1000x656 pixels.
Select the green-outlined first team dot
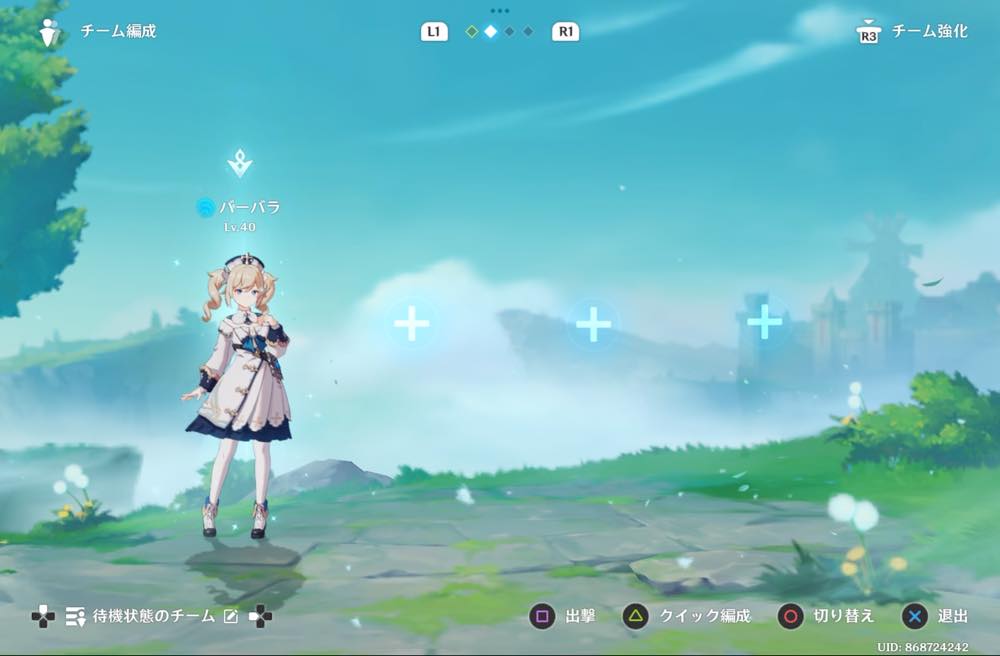coord(471,32)
